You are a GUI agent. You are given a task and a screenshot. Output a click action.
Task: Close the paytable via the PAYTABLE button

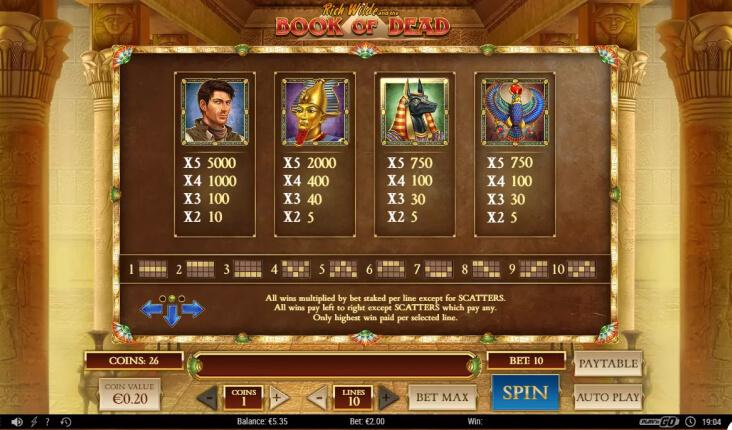[608, 362]
